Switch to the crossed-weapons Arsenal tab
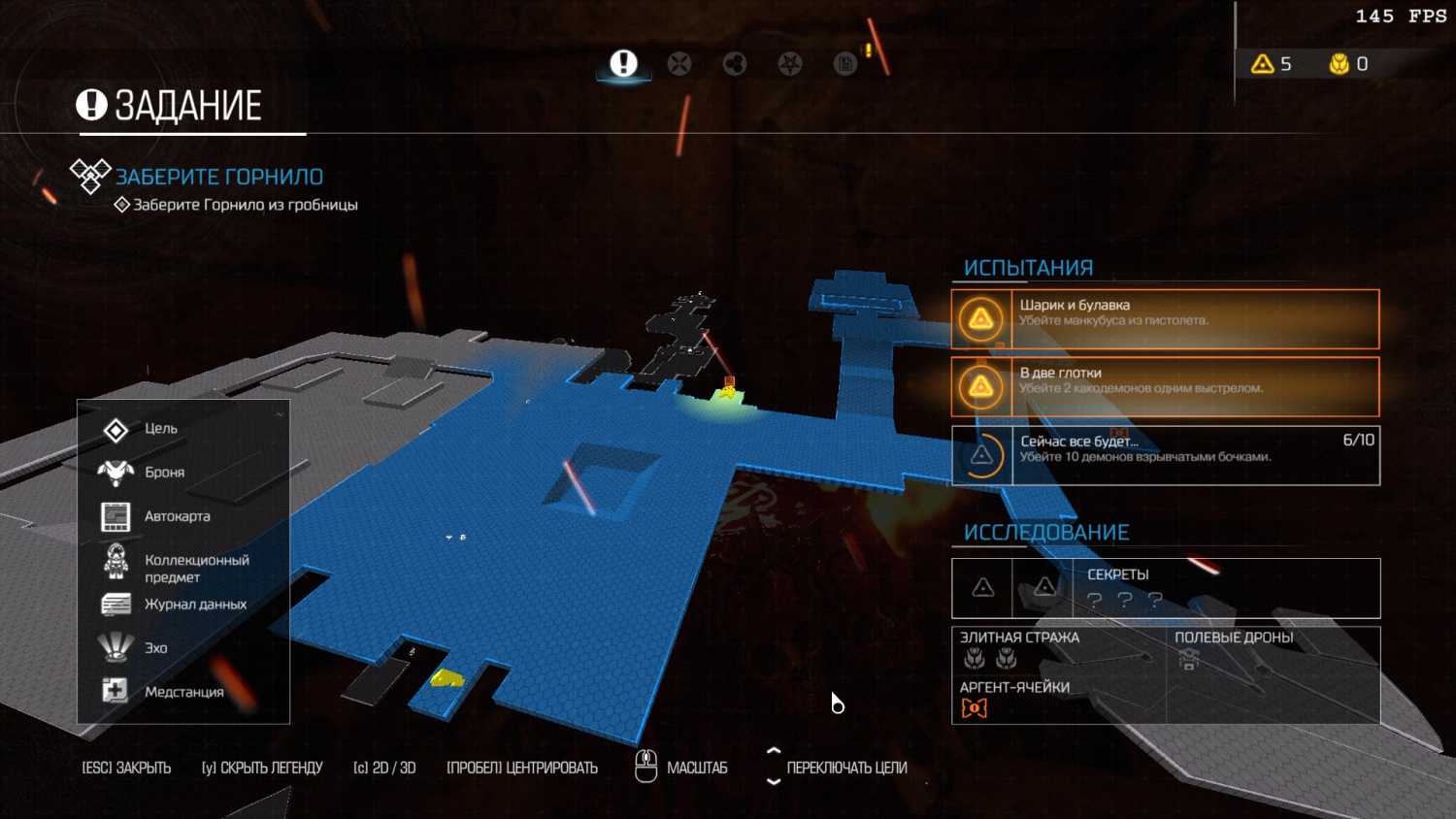This screenshot has width=1456, height=819. [x=679, y=64]
